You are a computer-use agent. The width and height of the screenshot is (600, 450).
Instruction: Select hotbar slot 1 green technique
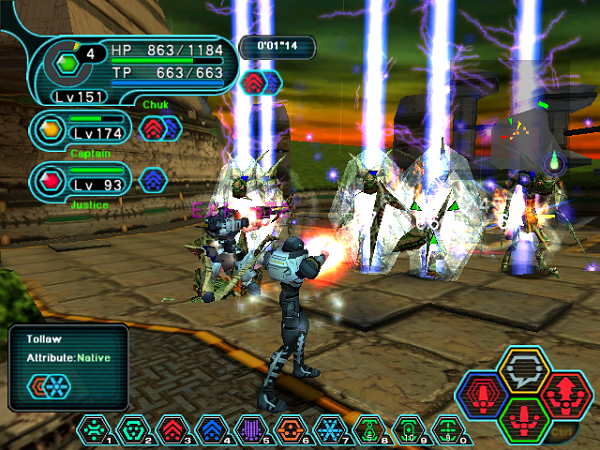[x=95, y=432]
